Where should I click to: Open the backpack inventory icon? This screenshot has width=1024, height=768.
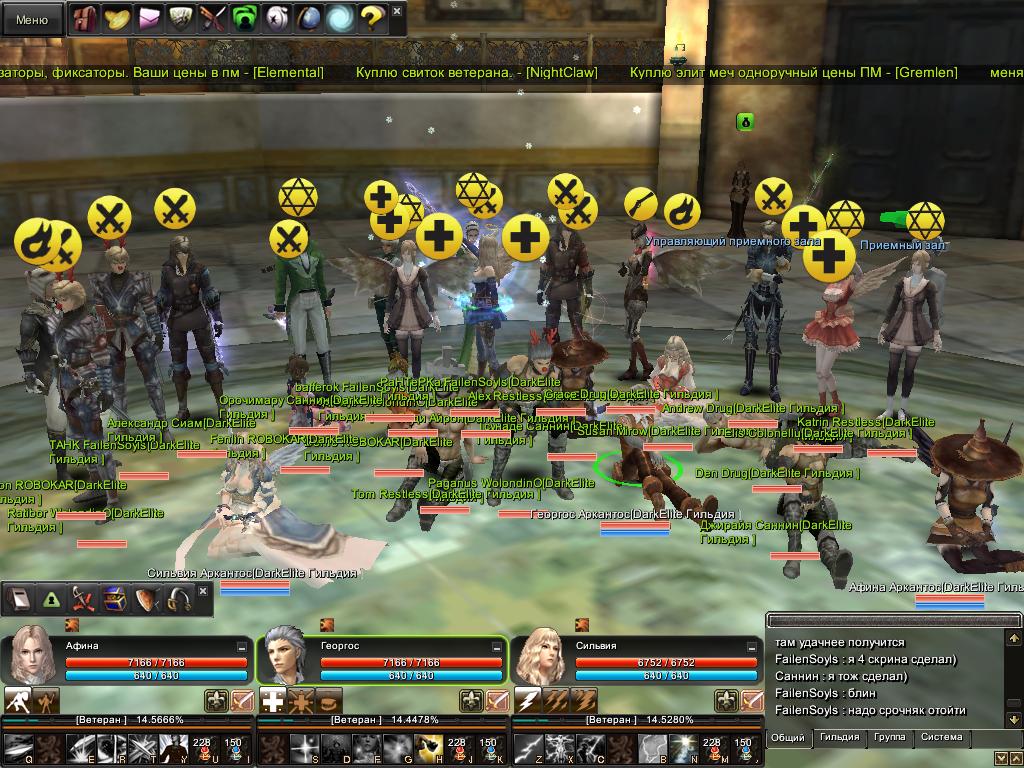[x=86, y=18]
